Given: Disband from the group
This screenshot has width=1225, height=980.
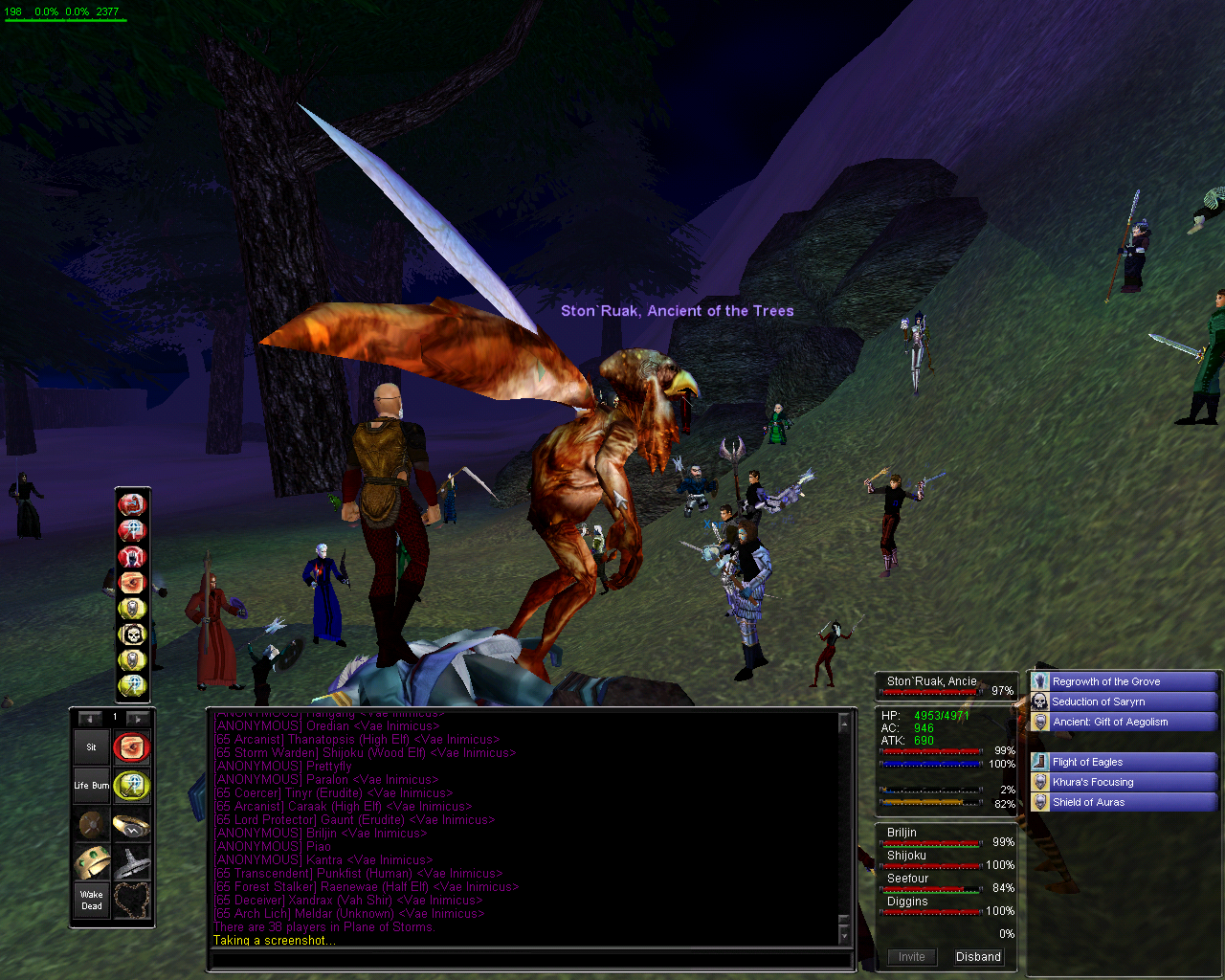Looking at the screenshot, I should (x=978, y=957).
